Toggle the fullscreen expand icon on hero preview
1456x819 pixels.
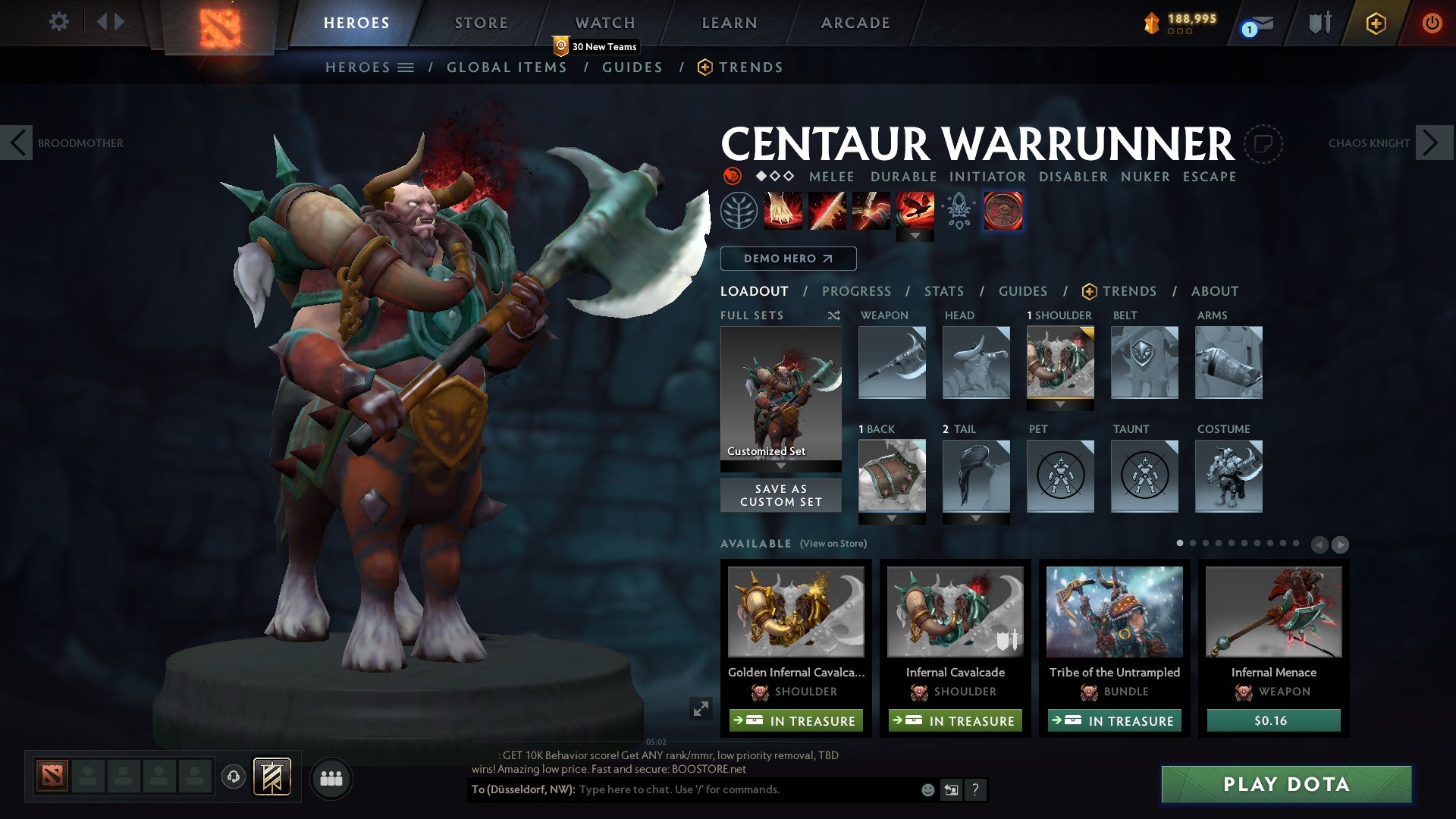701,710
